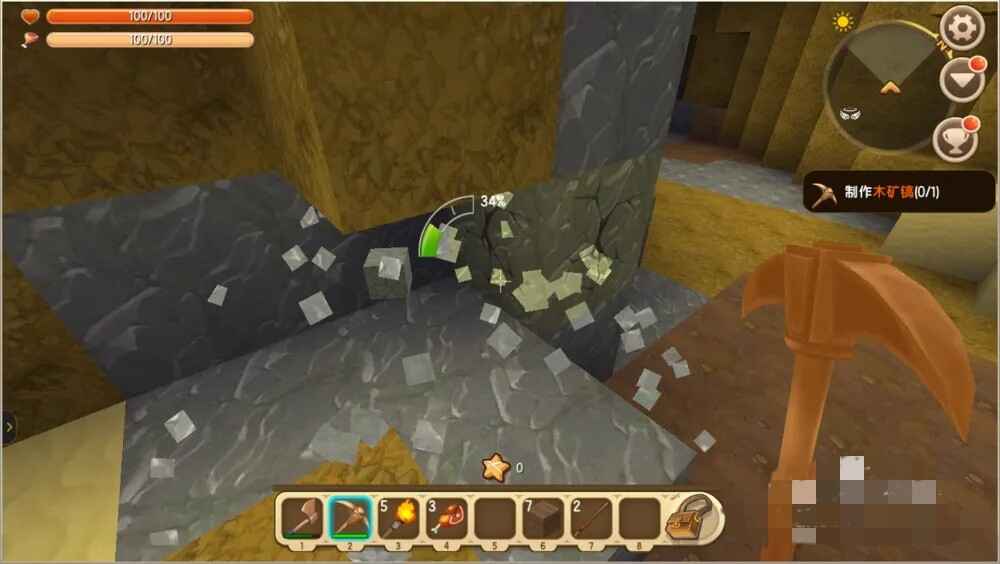Expand the left edge side panel arrow

pyautogui.click(x=9, y=428)
